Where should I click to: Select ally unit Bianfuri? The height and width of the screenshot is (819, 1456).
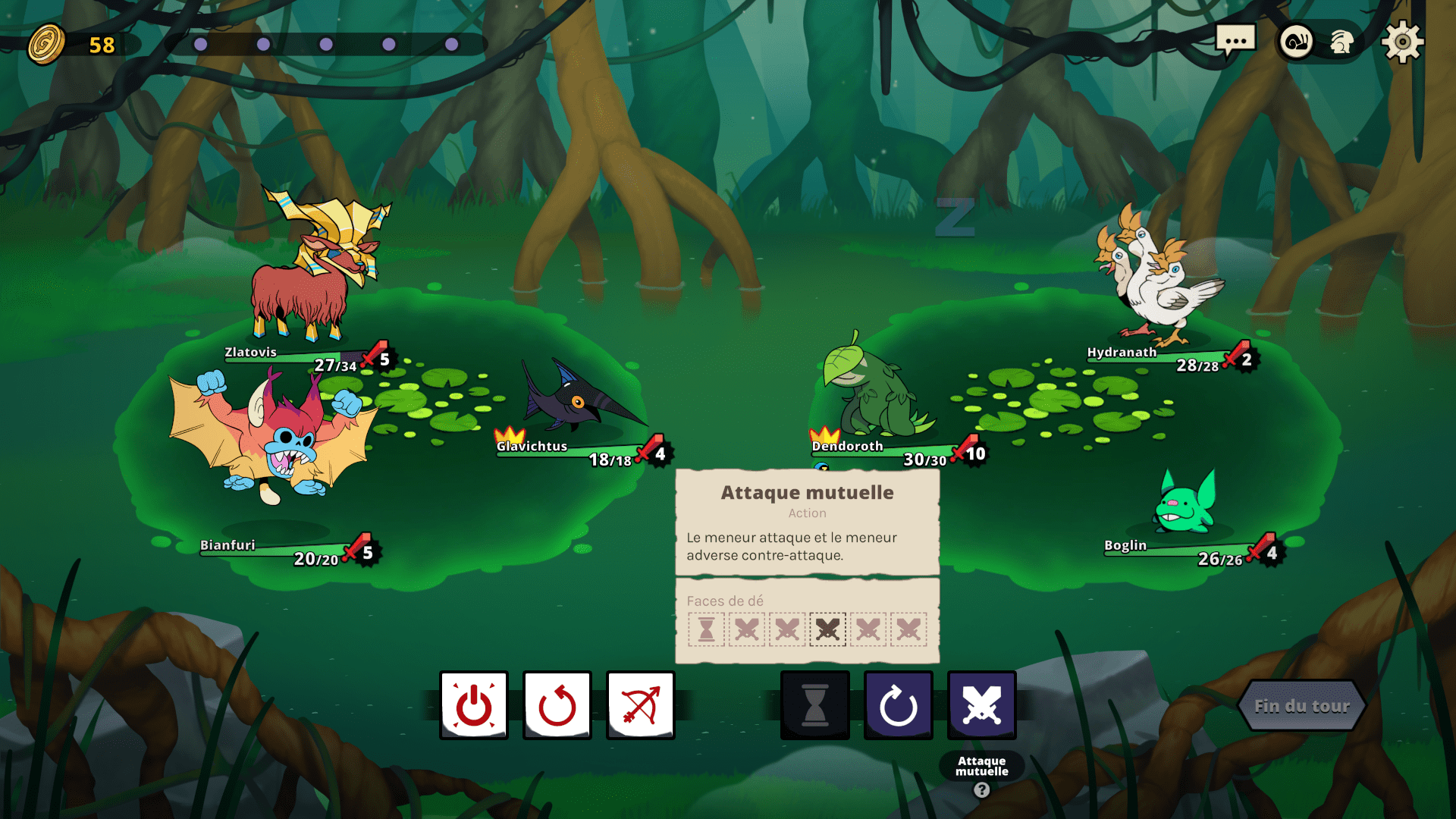273,440
